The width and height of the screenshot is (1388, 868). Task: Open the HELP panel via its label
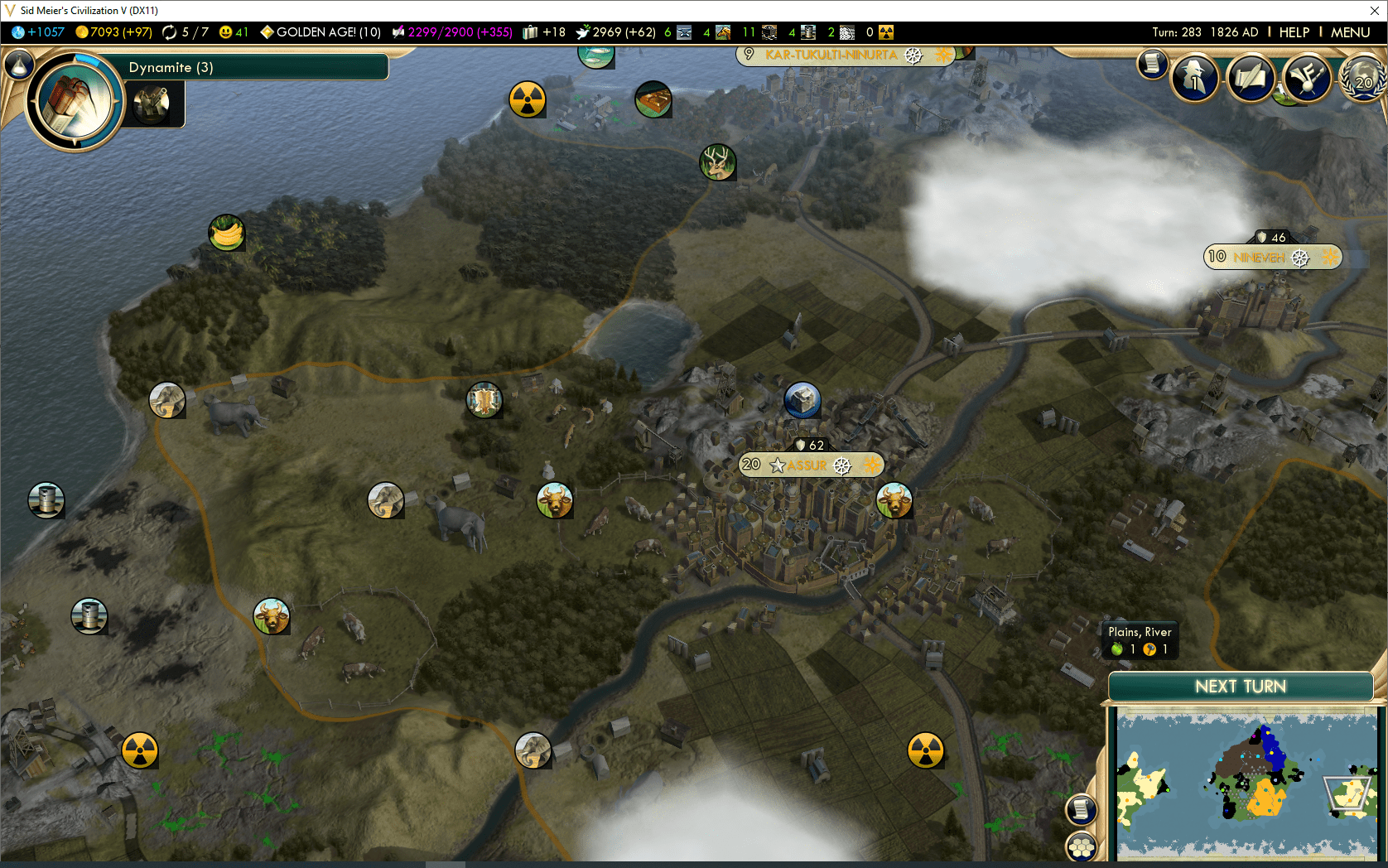point(1294,32)
